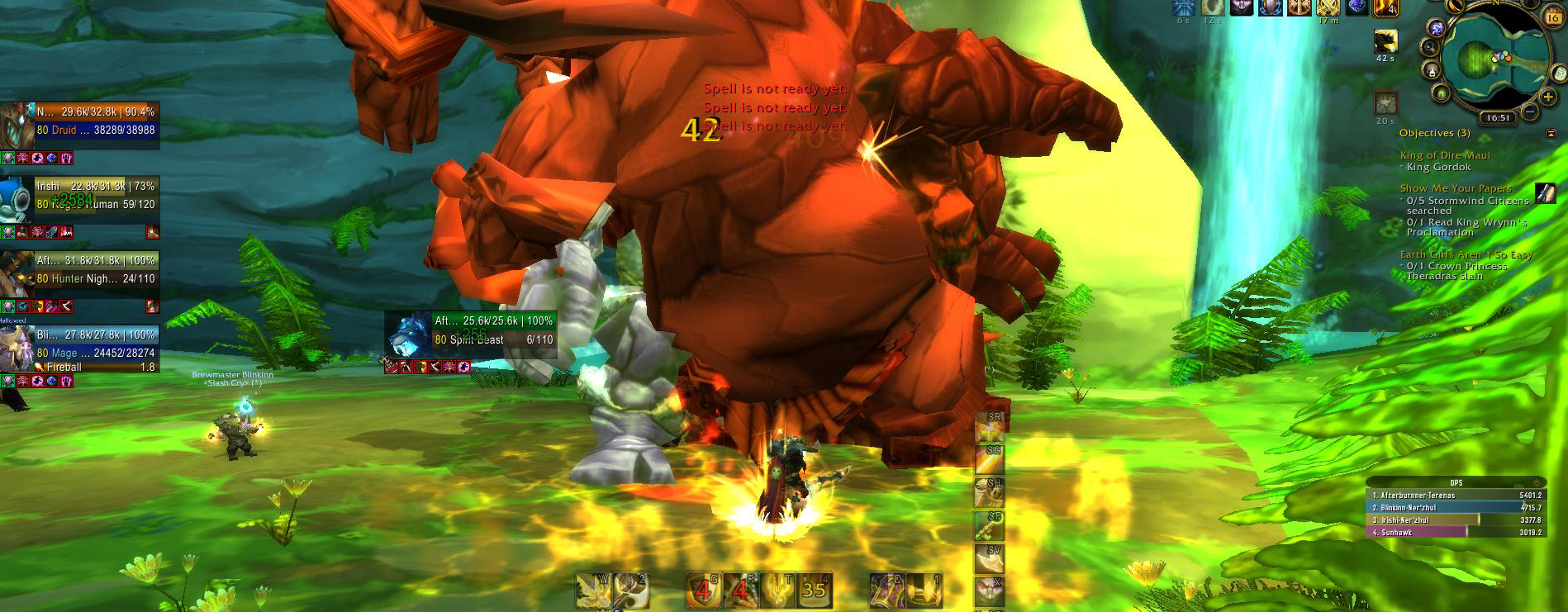Zoom out the minimap with minus button
This screenshot has height=612, width=1568.
pos(1529,111)
